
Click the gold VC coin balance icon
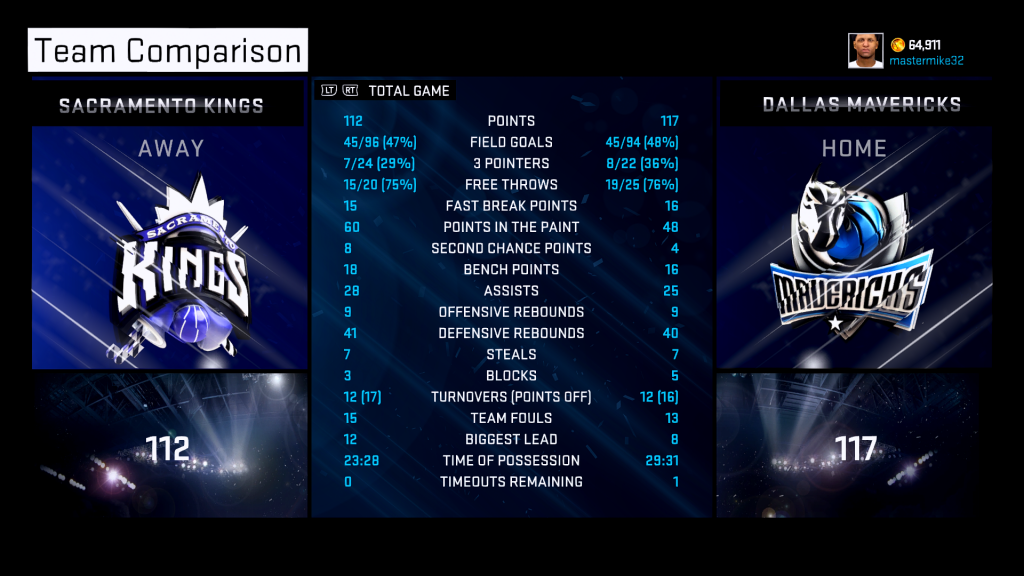tap(898, 45)
